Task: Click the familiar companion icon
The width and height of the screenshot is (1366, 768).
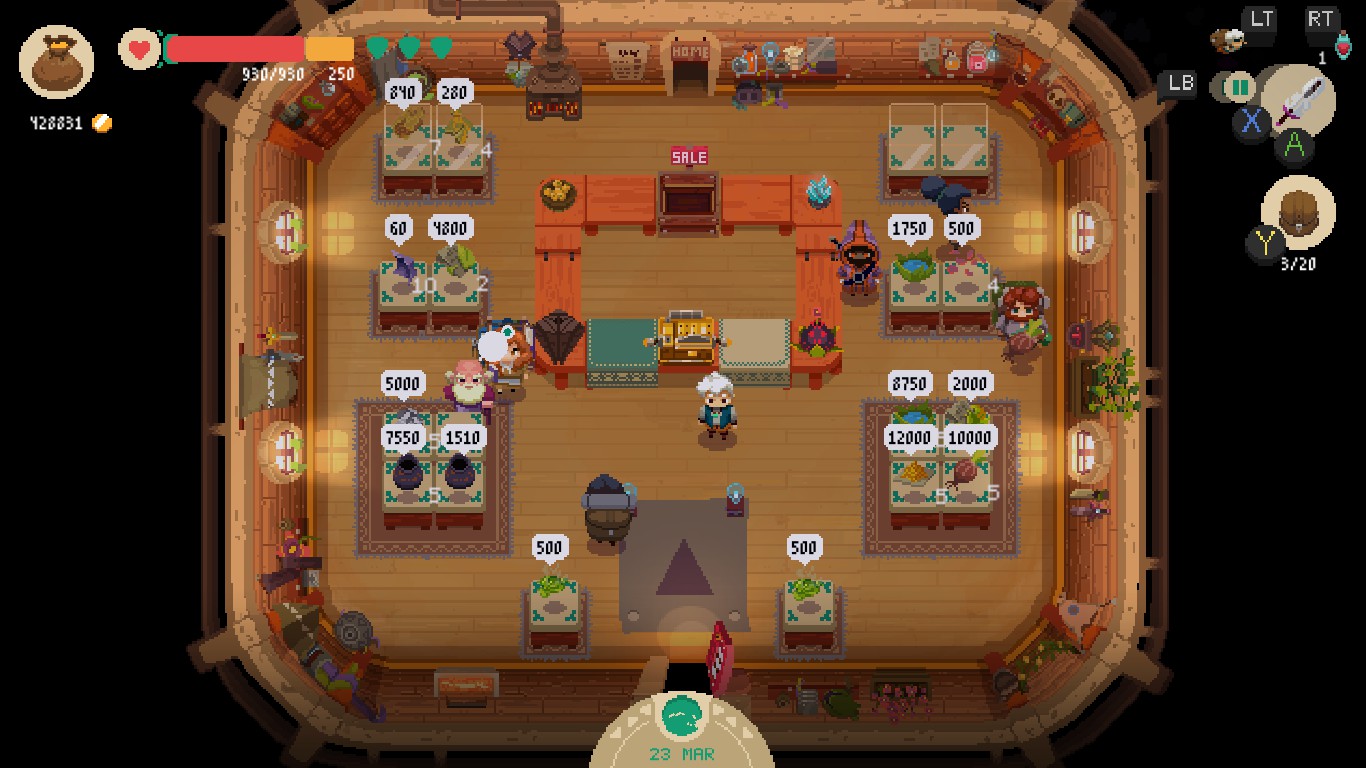Action: pyautogui.click(x=1226, y=39)
